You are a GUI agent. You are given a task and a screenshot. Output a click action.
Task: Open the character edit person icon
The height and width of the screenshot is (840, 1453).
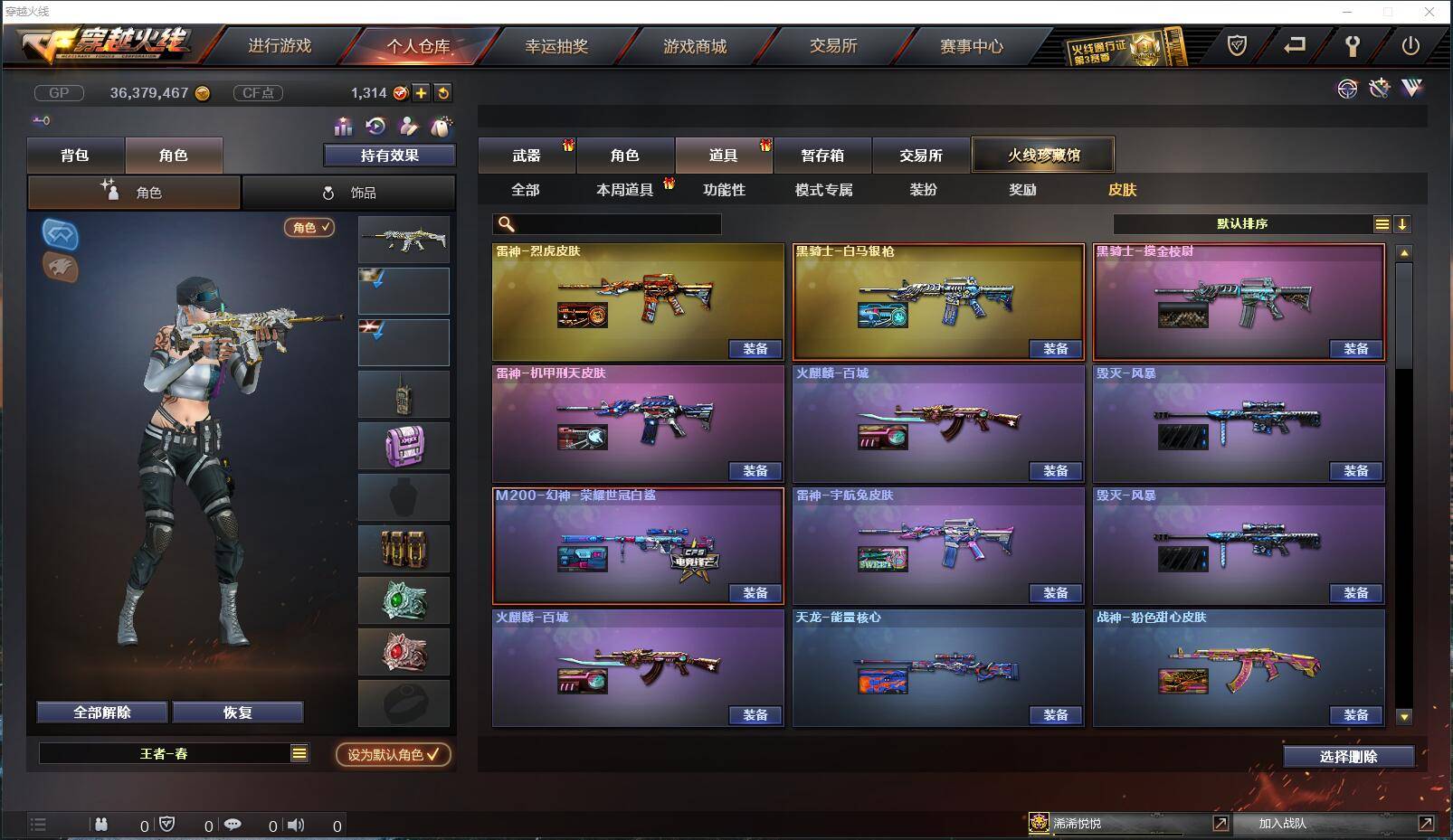409,126
